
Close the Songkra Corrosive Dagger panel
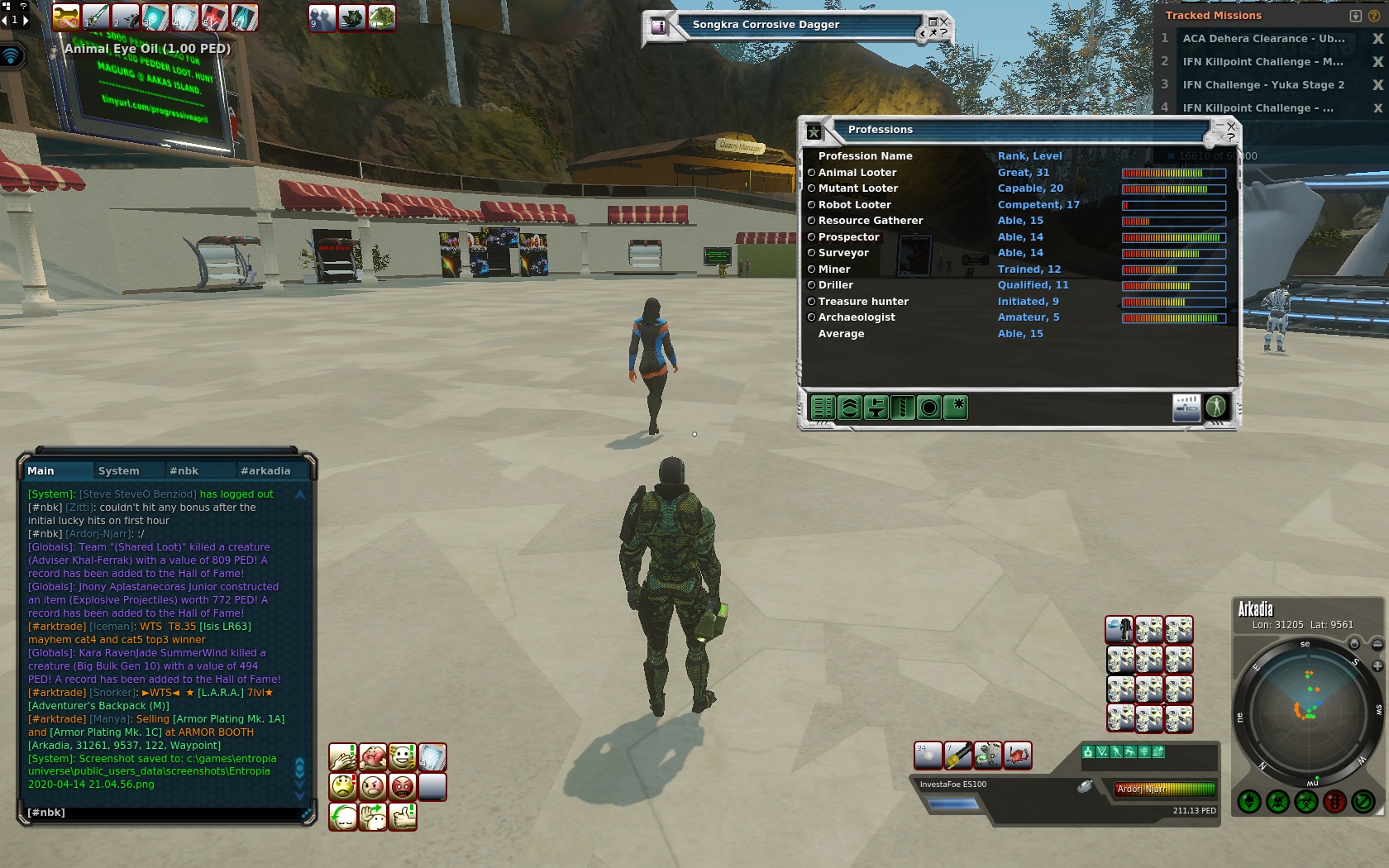click(944, 21)
